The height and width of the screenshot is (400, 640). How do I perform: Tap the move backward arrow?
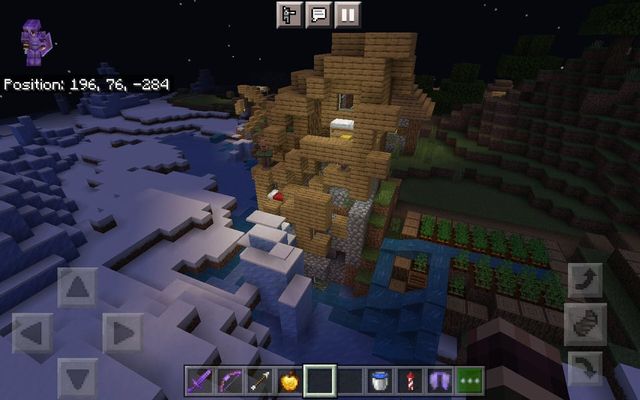click(x=78, y=377)
